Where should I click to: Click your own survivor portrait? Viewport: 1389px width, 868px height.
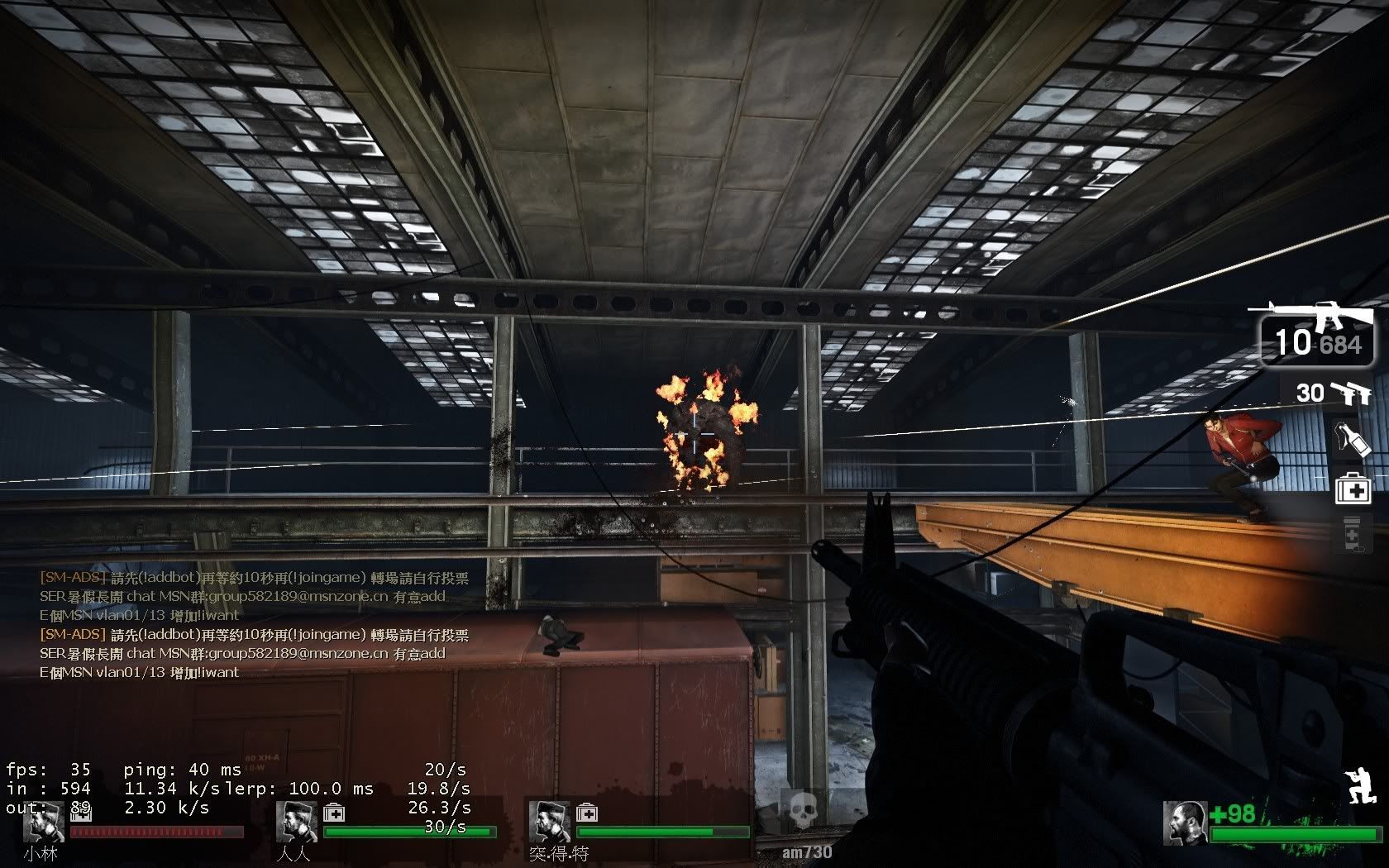tap(1185, 823)
